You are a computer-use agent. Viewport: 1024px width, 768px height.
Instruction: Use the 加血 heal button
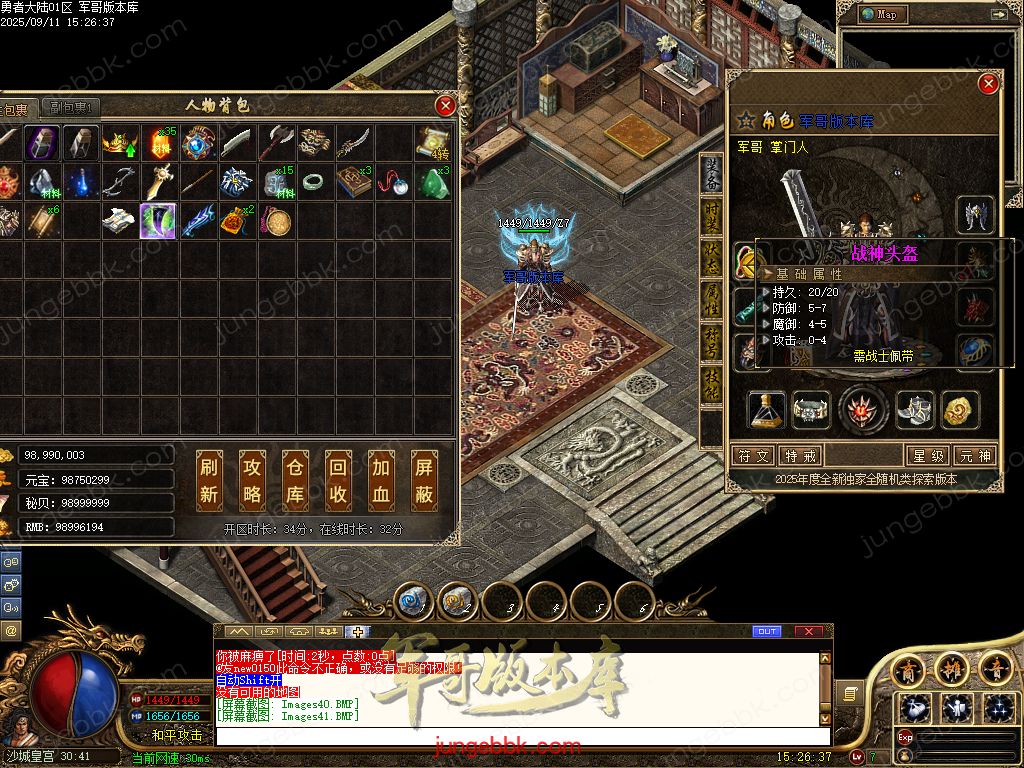click(381, 480)
